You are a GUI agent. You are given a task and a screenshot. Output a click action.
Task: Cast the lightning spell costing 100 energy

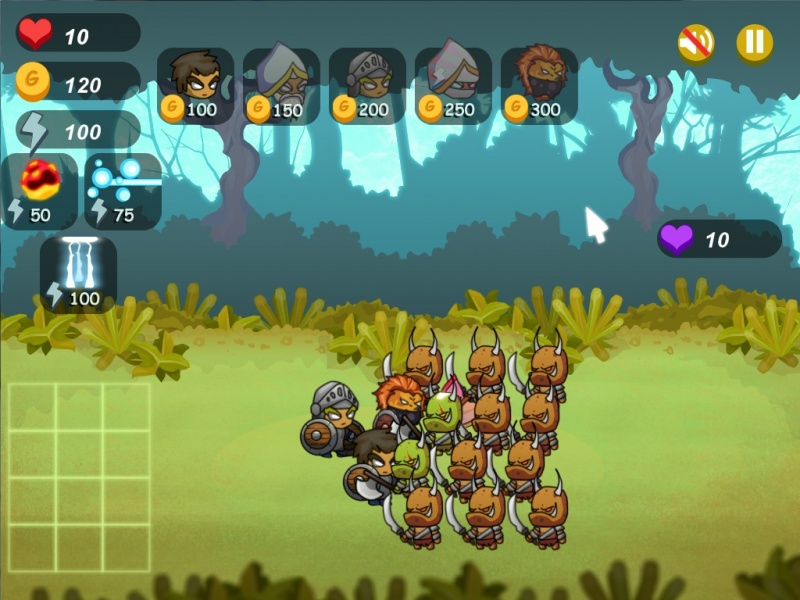tap(78, 273)
